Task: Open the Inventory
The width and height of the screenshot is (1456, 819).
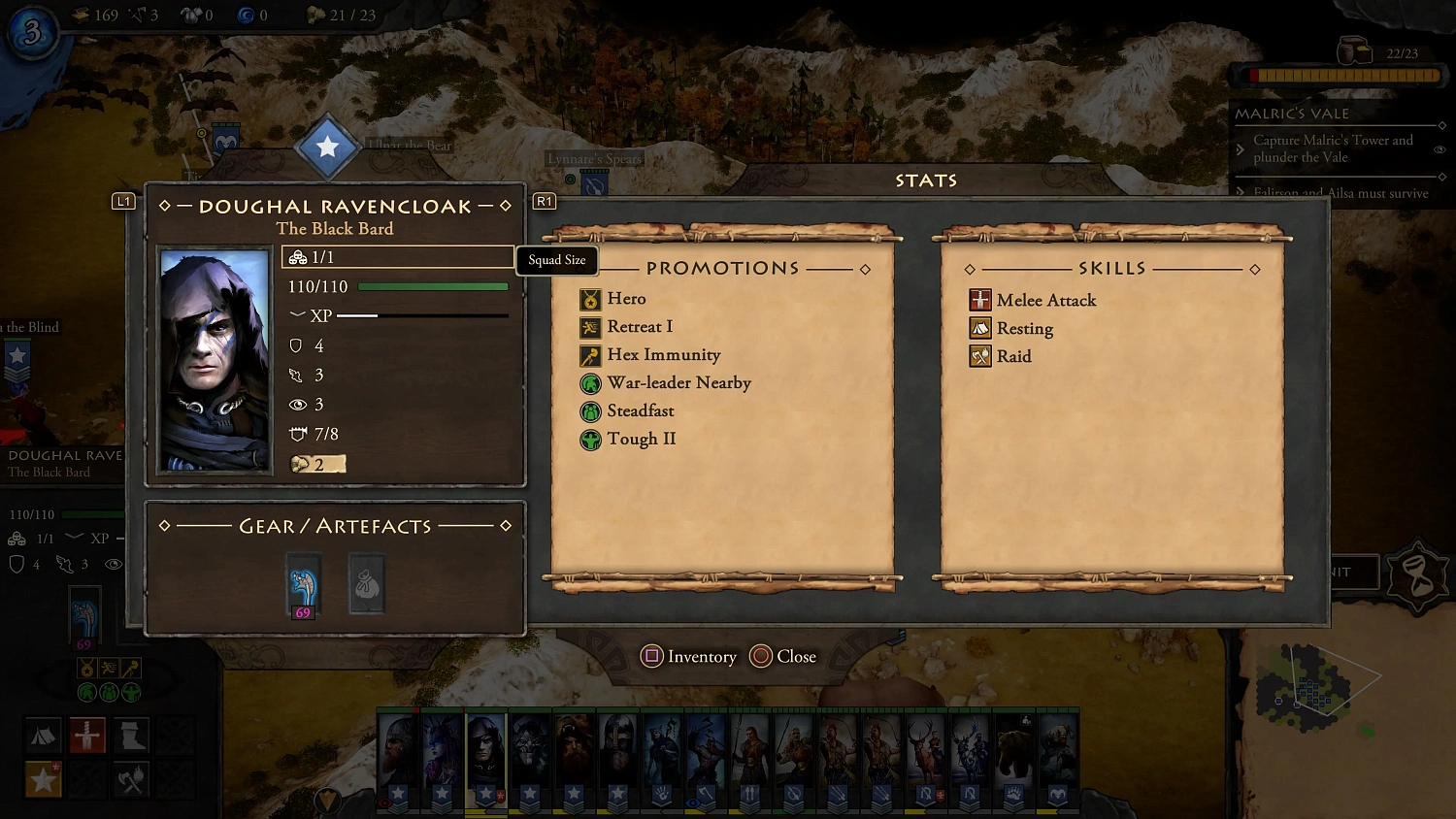Action: pyautogui.click(x=688, y=656)
